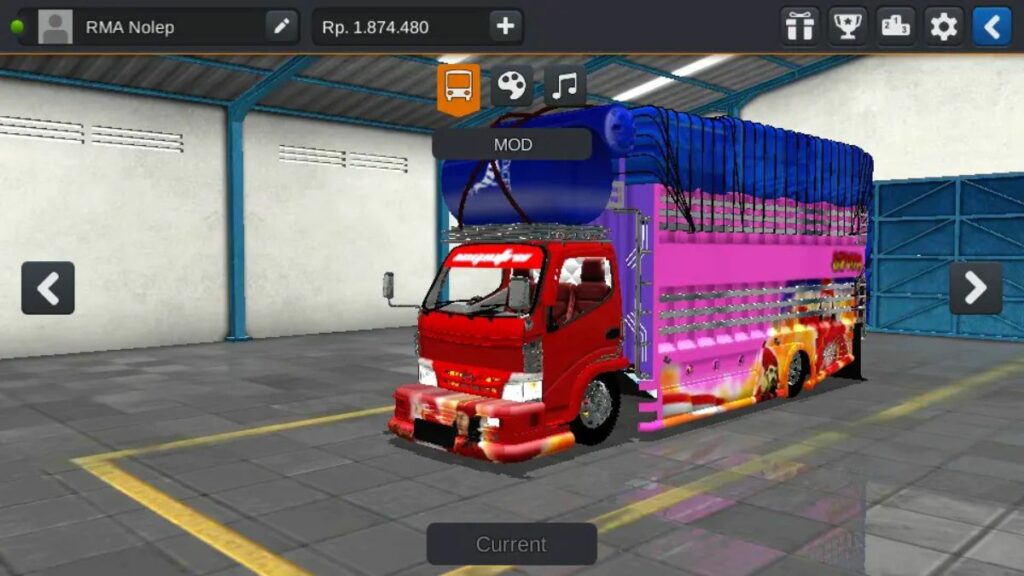
Task: Open the gear settings menu
Action: [x=943, y=27]
